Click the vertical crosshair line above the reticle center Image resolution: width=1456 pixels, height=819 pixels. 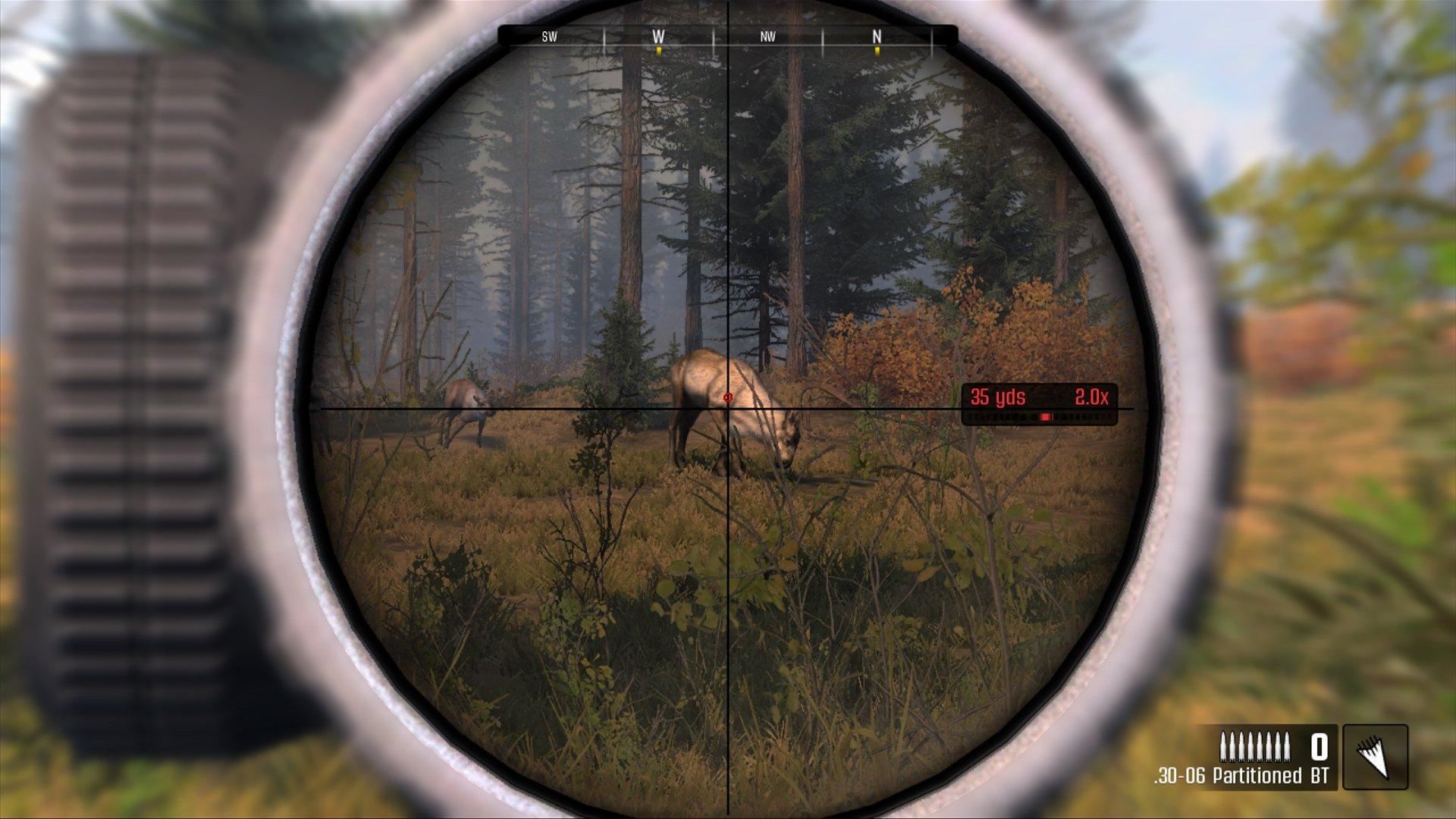[x=727, y=227]
